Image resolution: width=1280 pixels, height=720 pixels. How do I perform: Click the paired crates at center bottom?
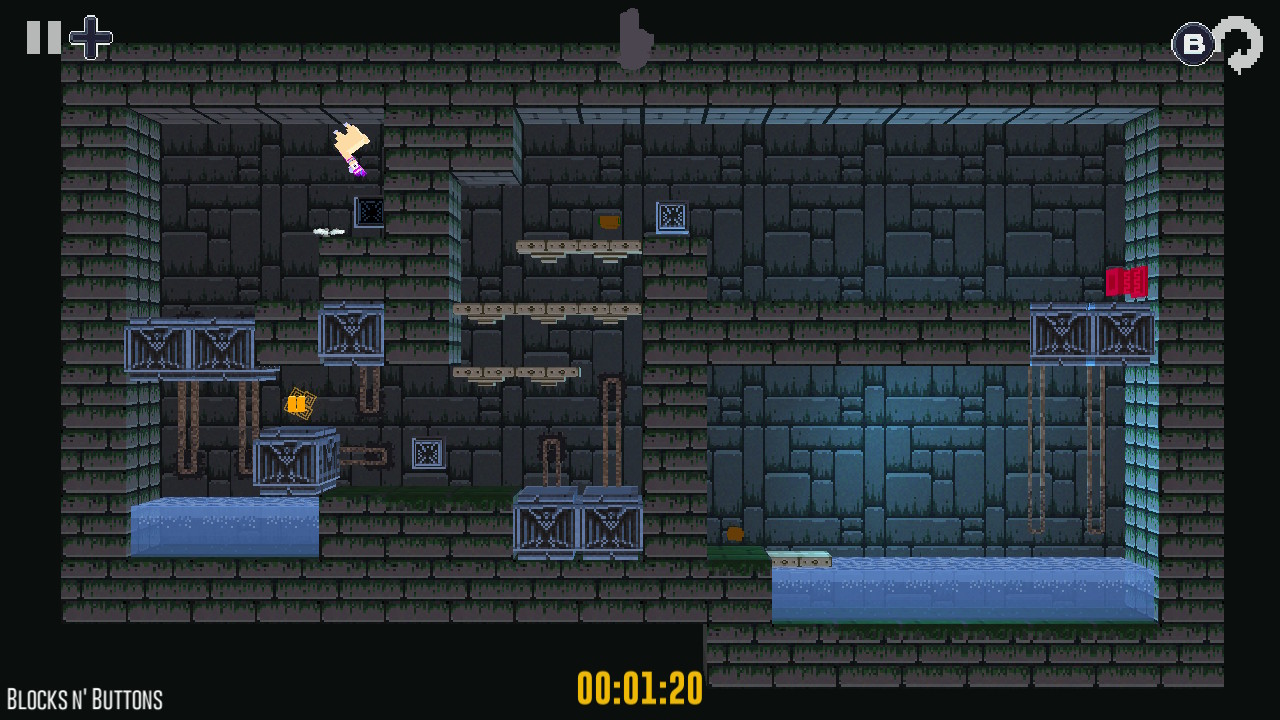[x=578, y=525]
